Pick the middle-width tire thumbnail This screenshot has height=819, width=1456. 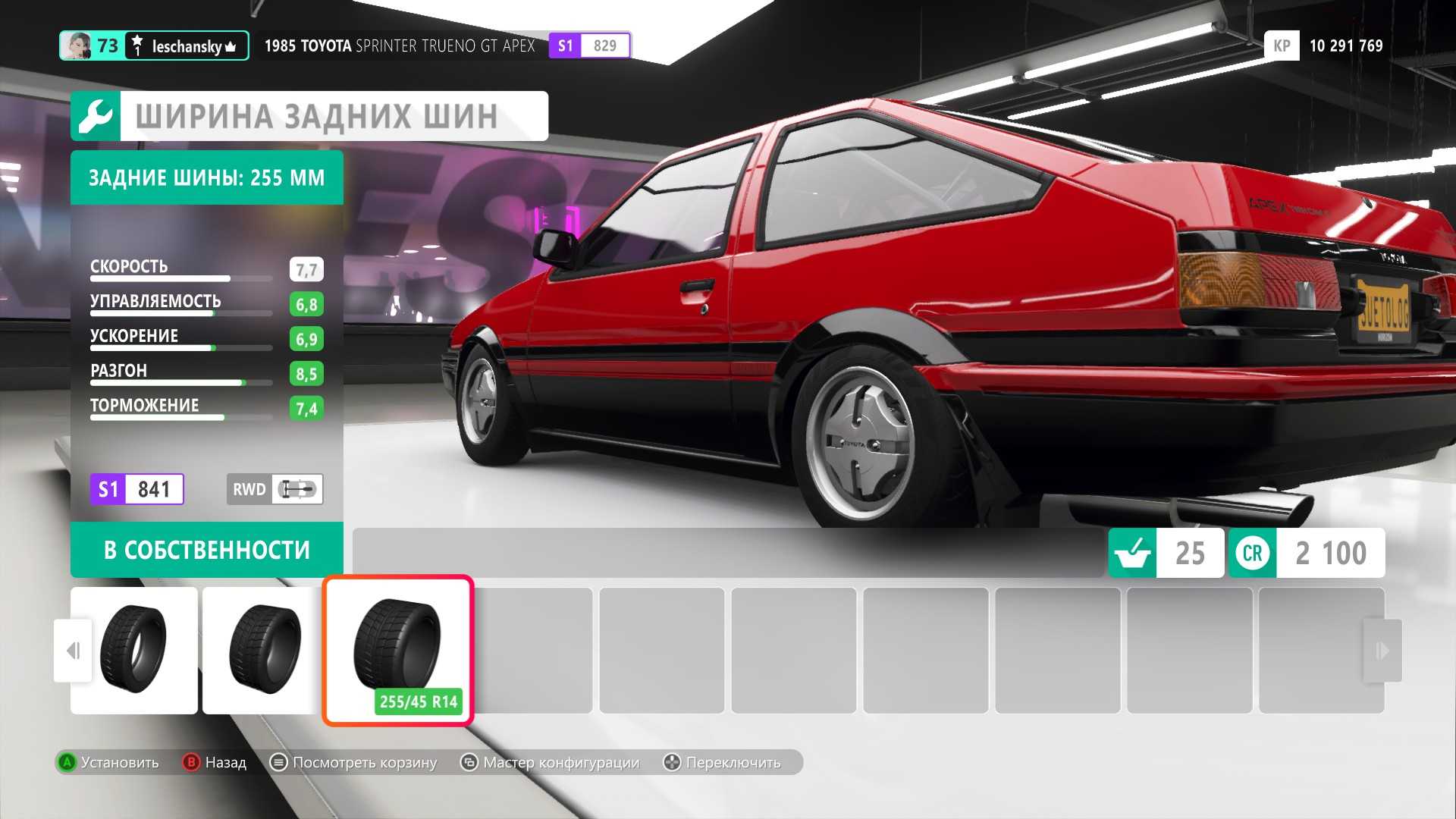(x=262, y=650)
